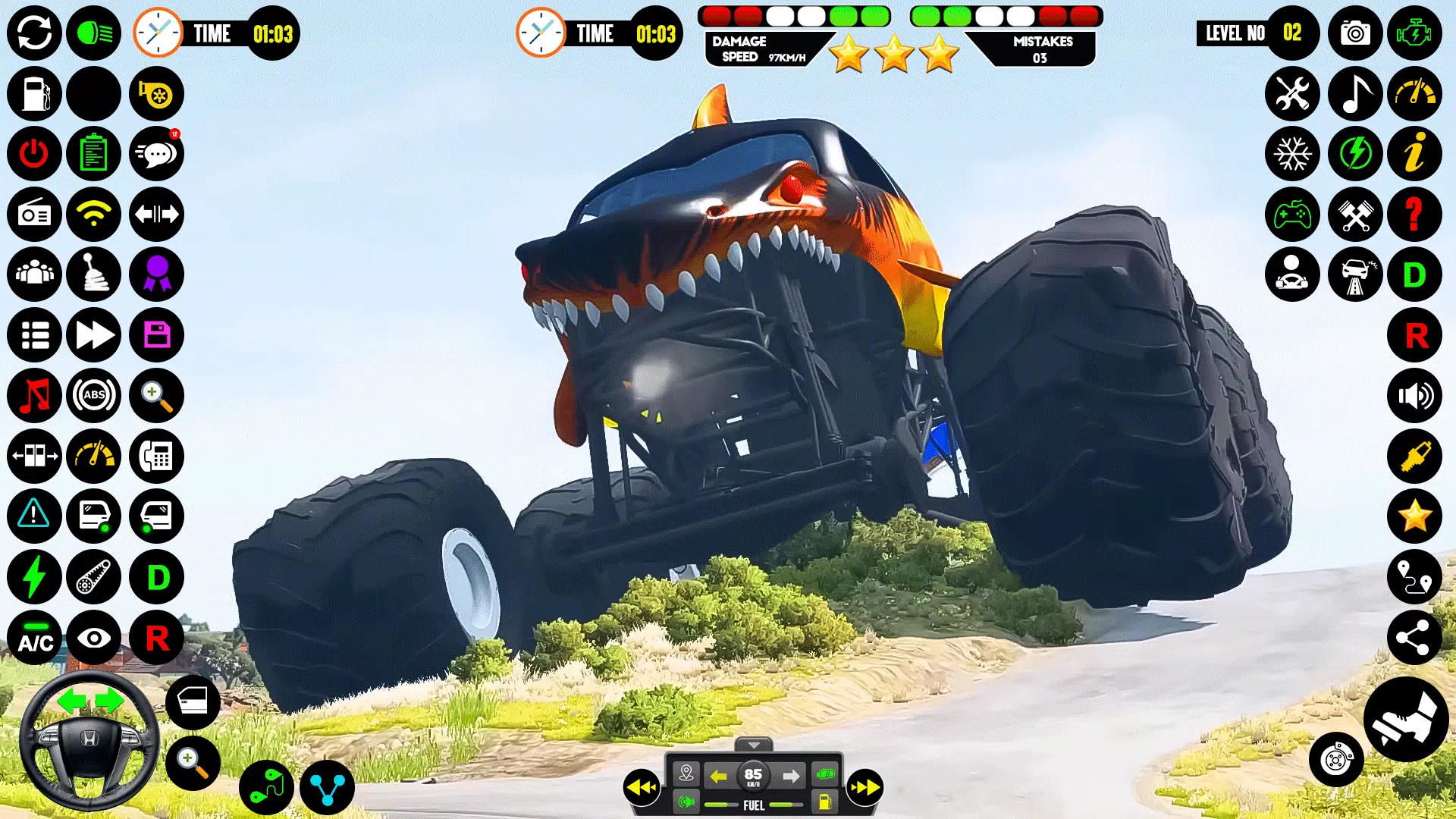This screenshot has height=819, width=1456.
Task: Select the gear shifter icon
Action: [94, 275]
